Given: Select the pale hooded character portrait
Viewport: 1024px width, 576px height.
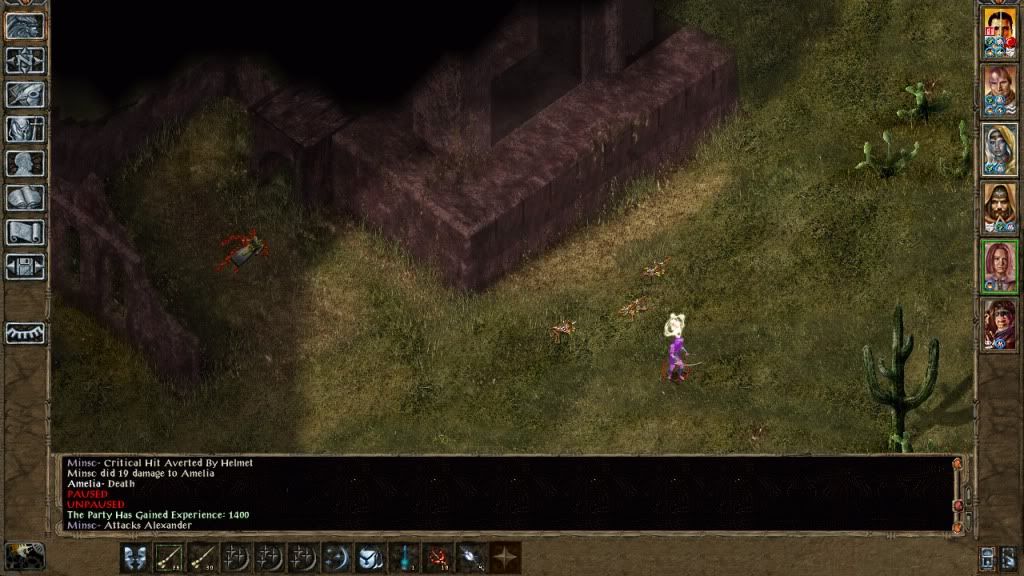Looking at the screenshot, I should (999, 147).
